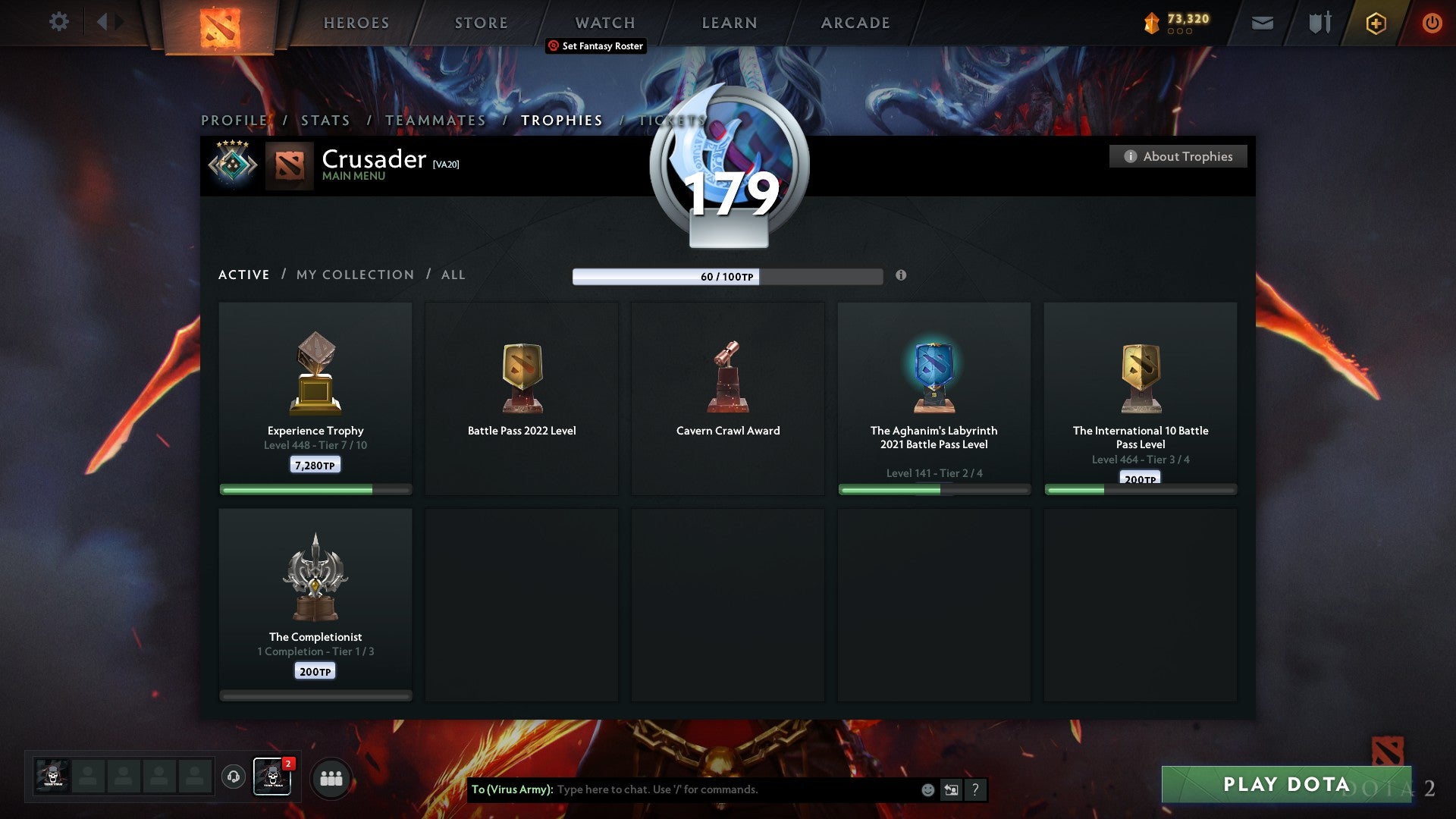
Task: Open the Armory icon in the top bar
Action: 1319,23
